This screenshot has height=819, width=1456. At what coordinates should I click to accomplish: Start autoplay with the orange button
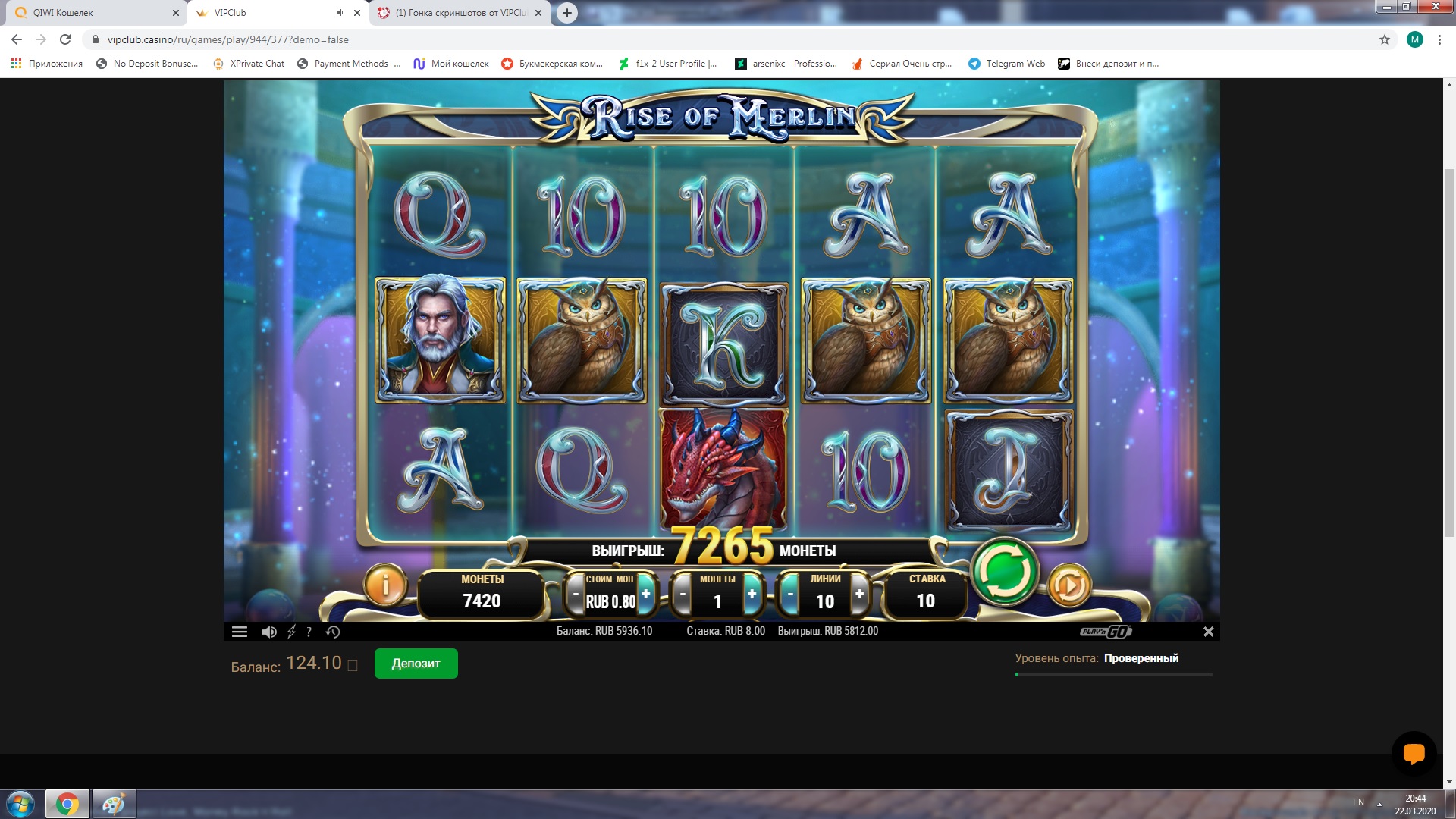point(1068,585)
